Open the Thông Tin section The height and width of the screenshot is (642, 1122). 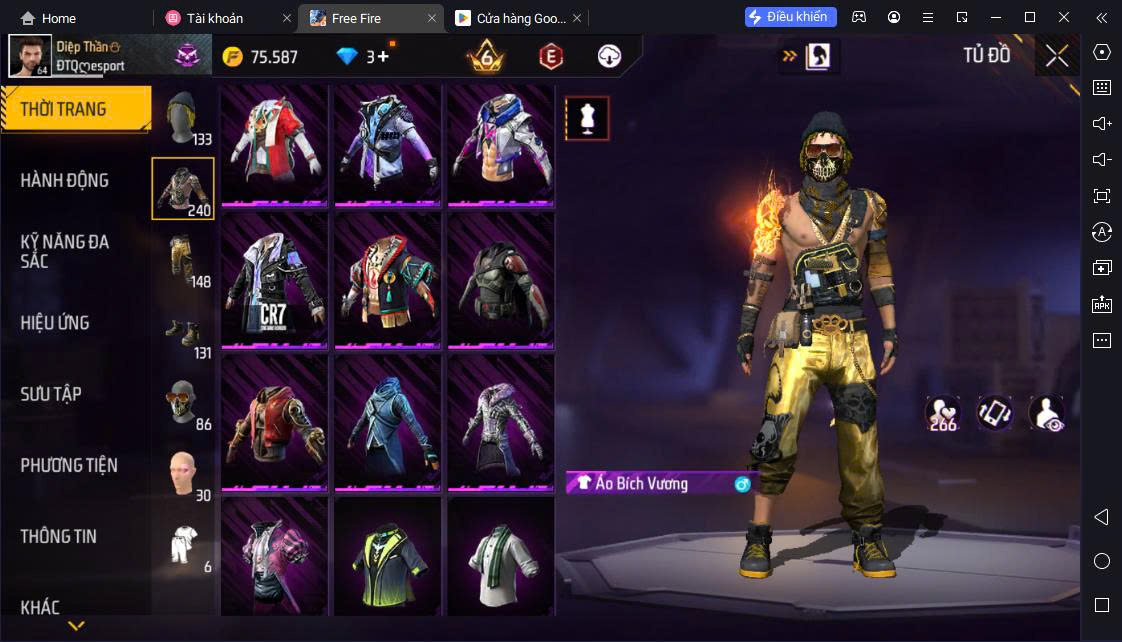[58, 536]
